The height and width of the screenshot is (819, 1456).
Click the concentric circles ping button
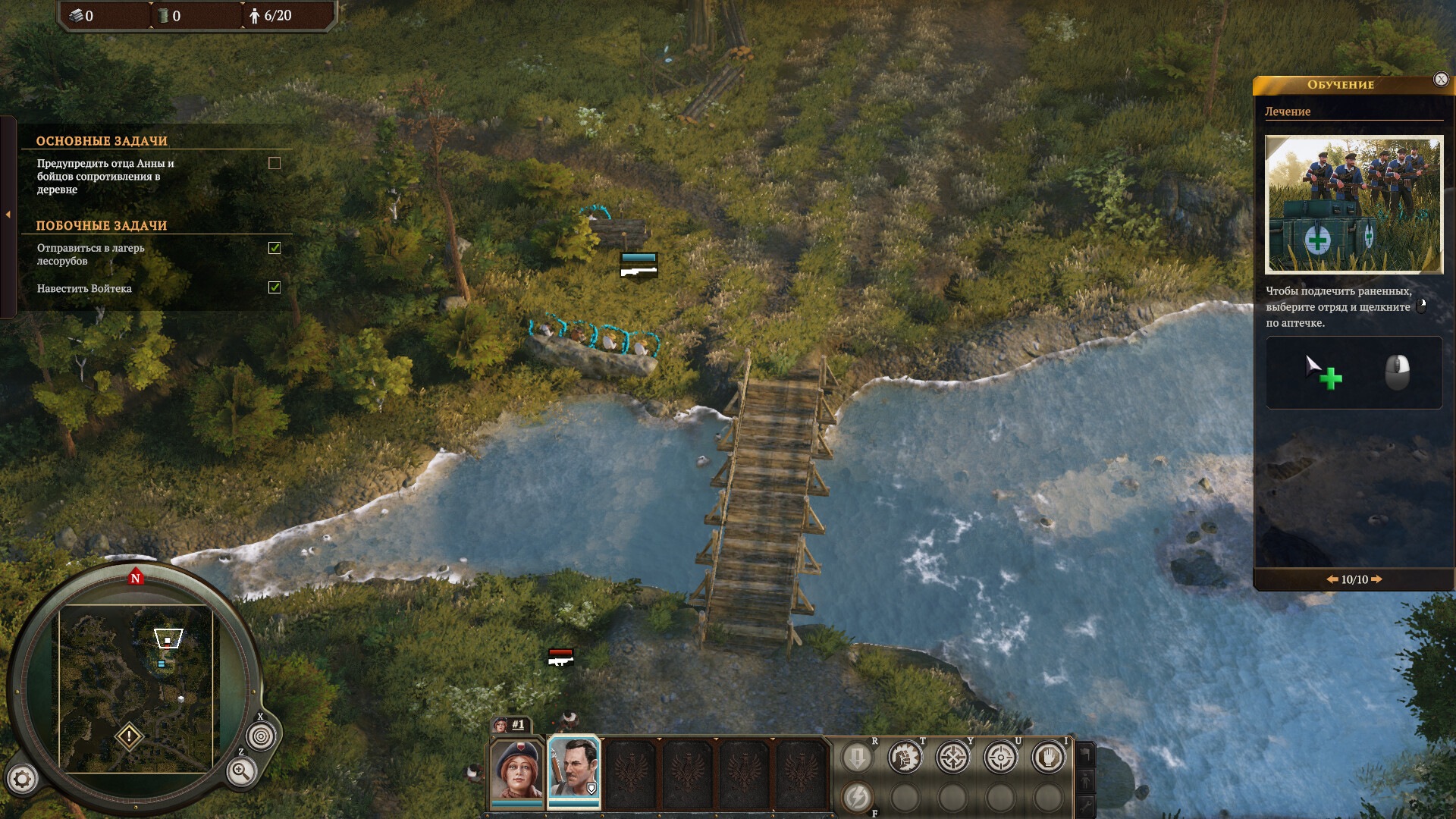click(x=261, y=736)
